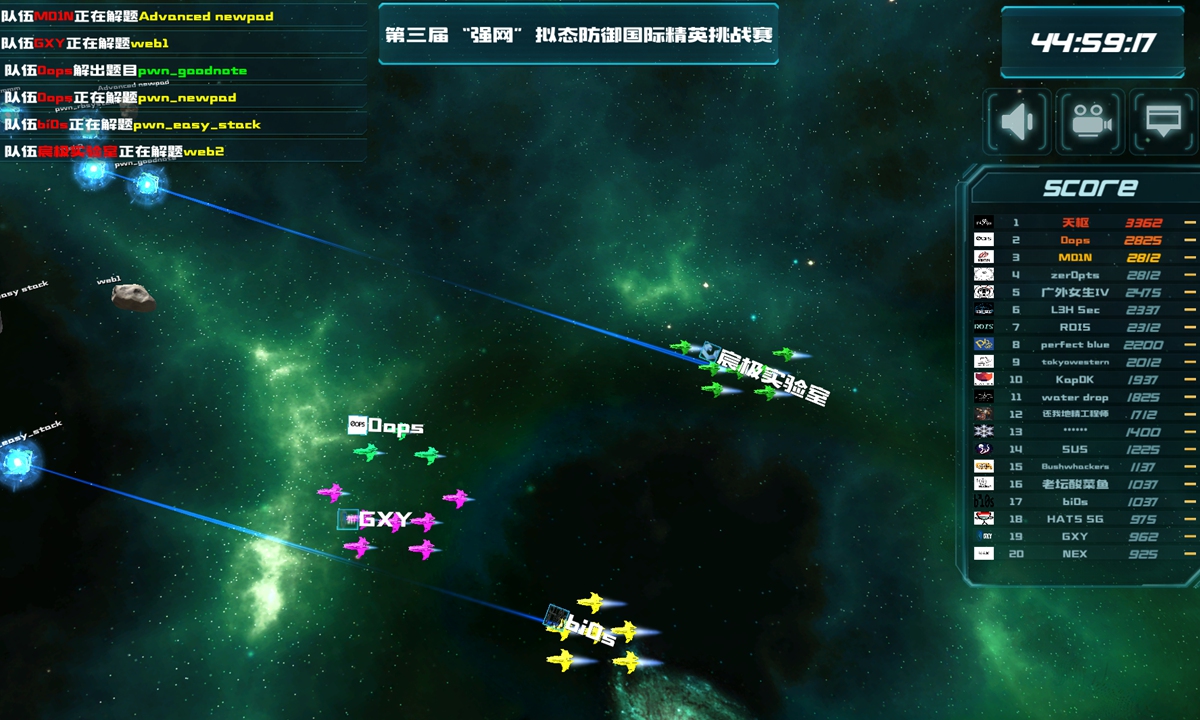This screenshot has height=720, width=1200.
Task: Open the feed entry about web2
Action: coord(114,152)
